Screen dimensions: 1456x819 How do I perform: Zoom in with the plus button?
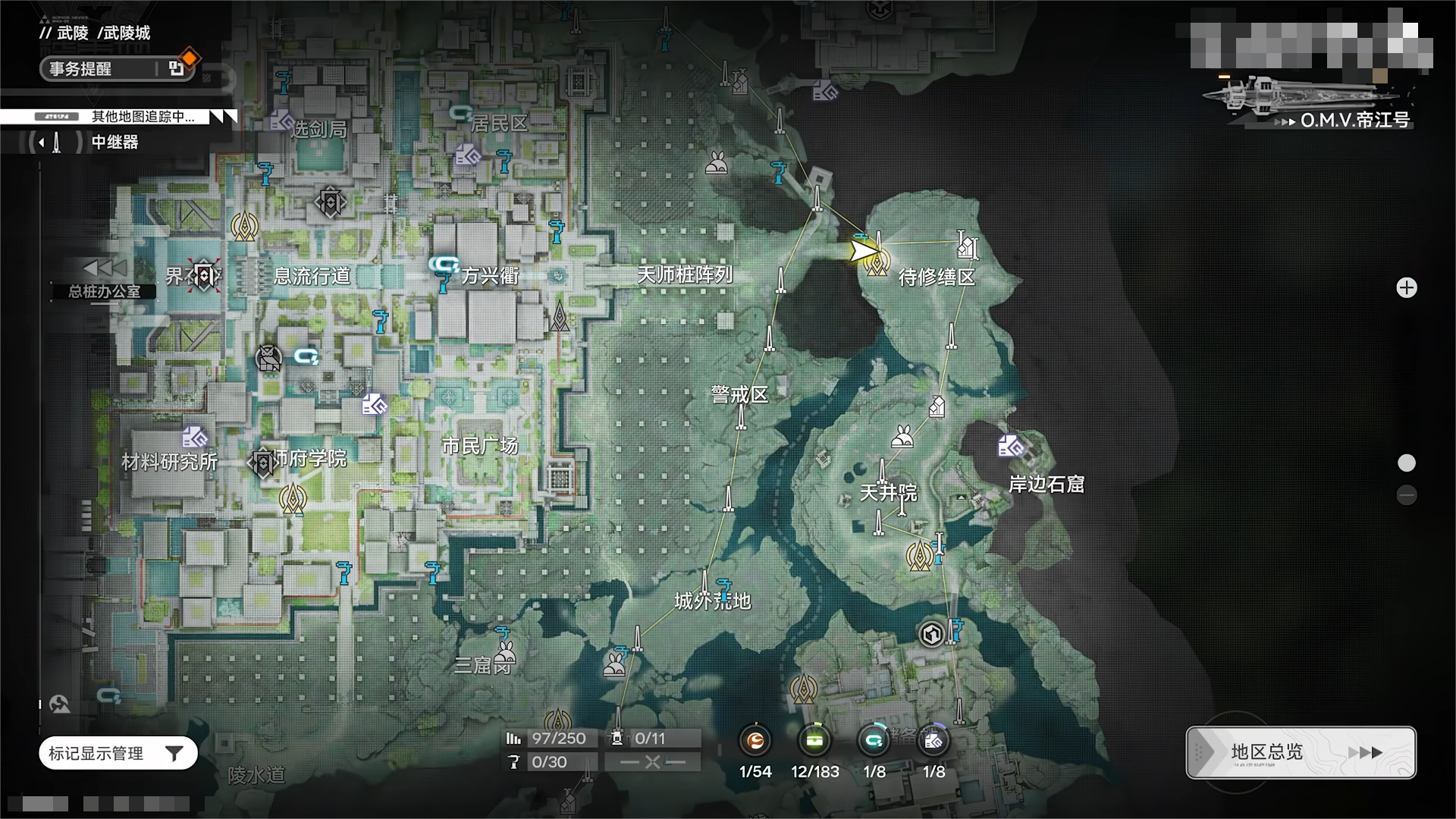(x=1407, y=288)
